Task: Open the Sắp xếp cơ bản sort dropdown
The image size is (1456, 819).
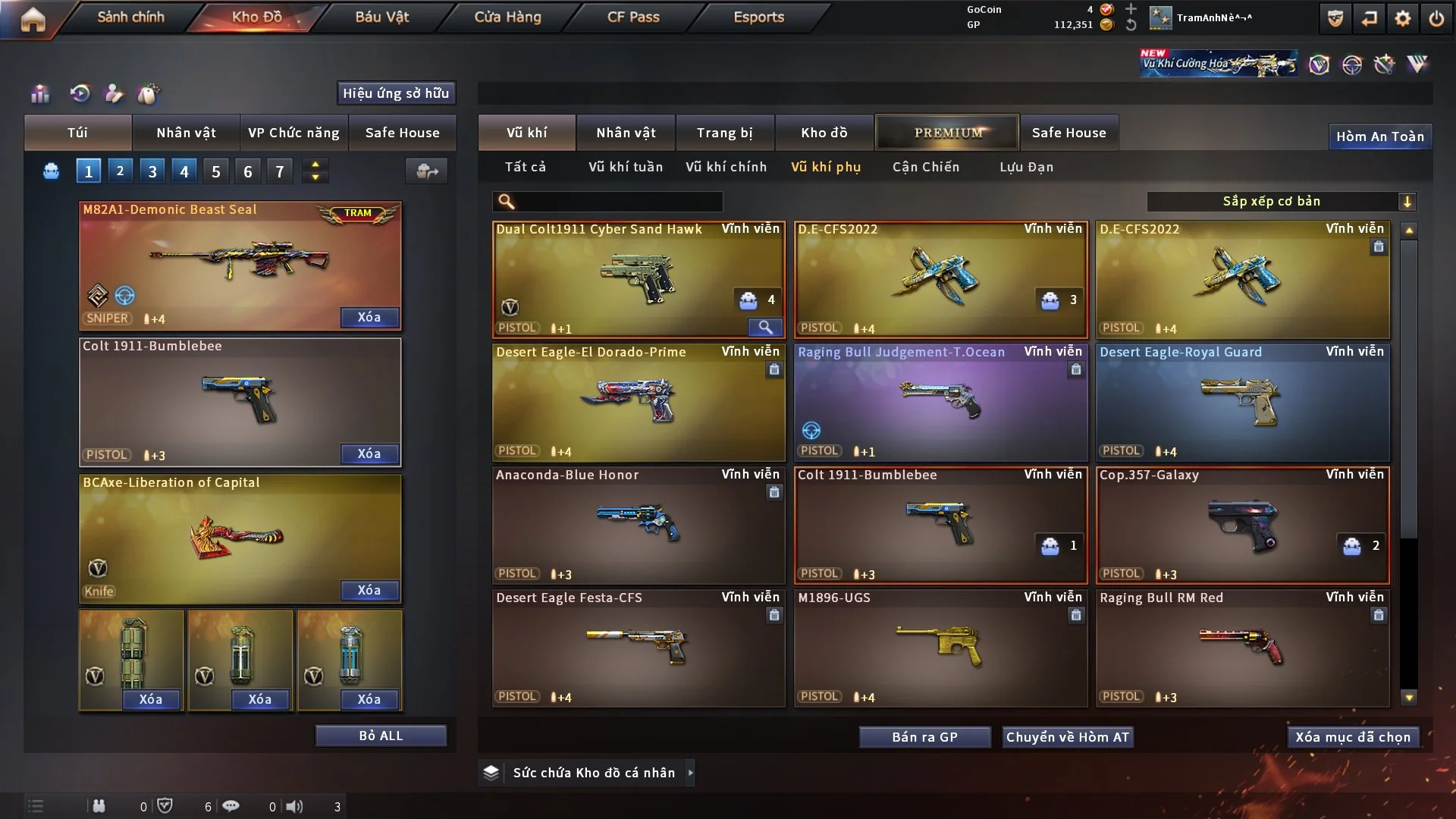Action: pos(1281,202)
